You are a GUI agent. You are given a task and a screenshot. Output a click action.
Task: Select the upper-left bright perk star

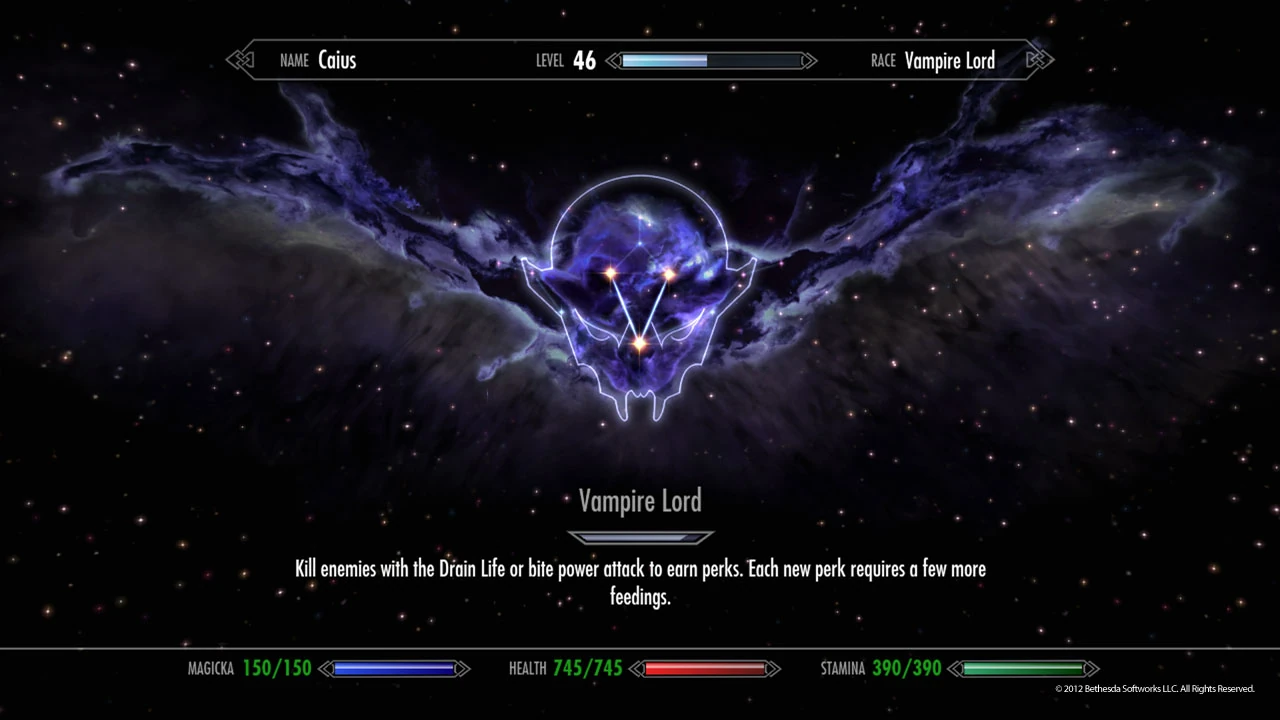[x=608, y=271]
